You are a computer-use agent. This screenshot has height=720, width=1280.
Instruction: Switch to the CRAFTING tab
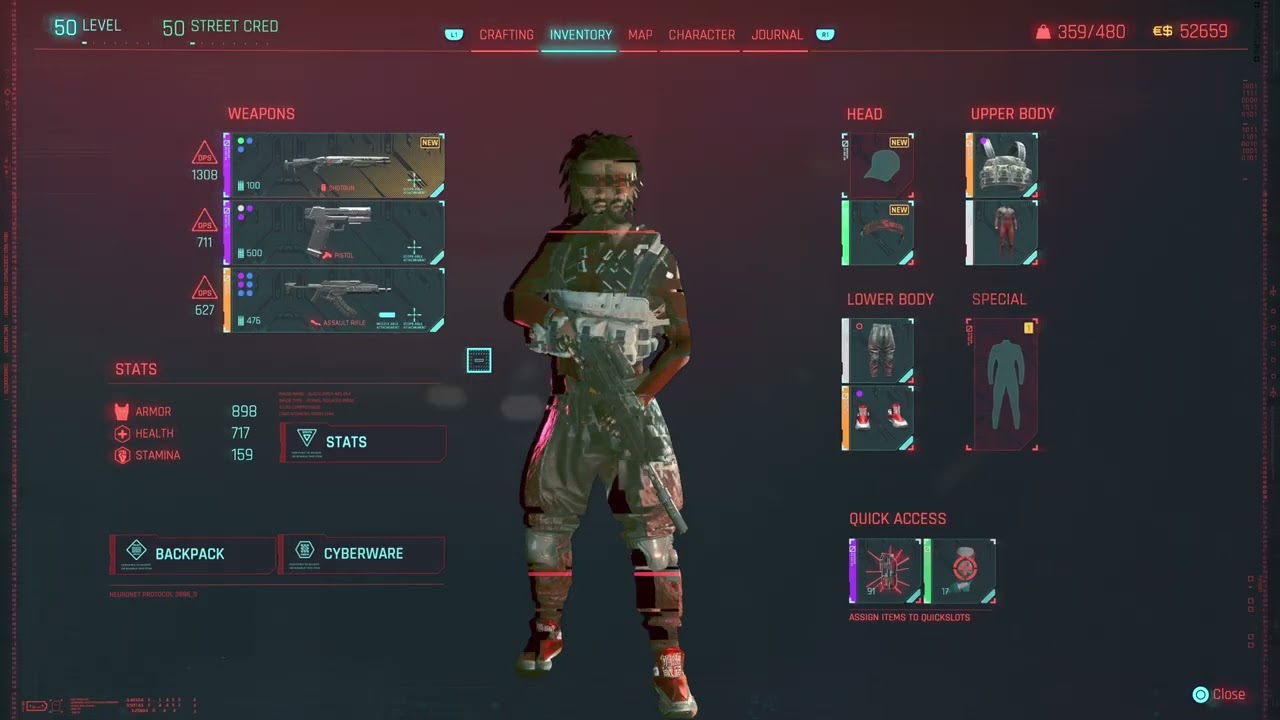click(506, 34)
